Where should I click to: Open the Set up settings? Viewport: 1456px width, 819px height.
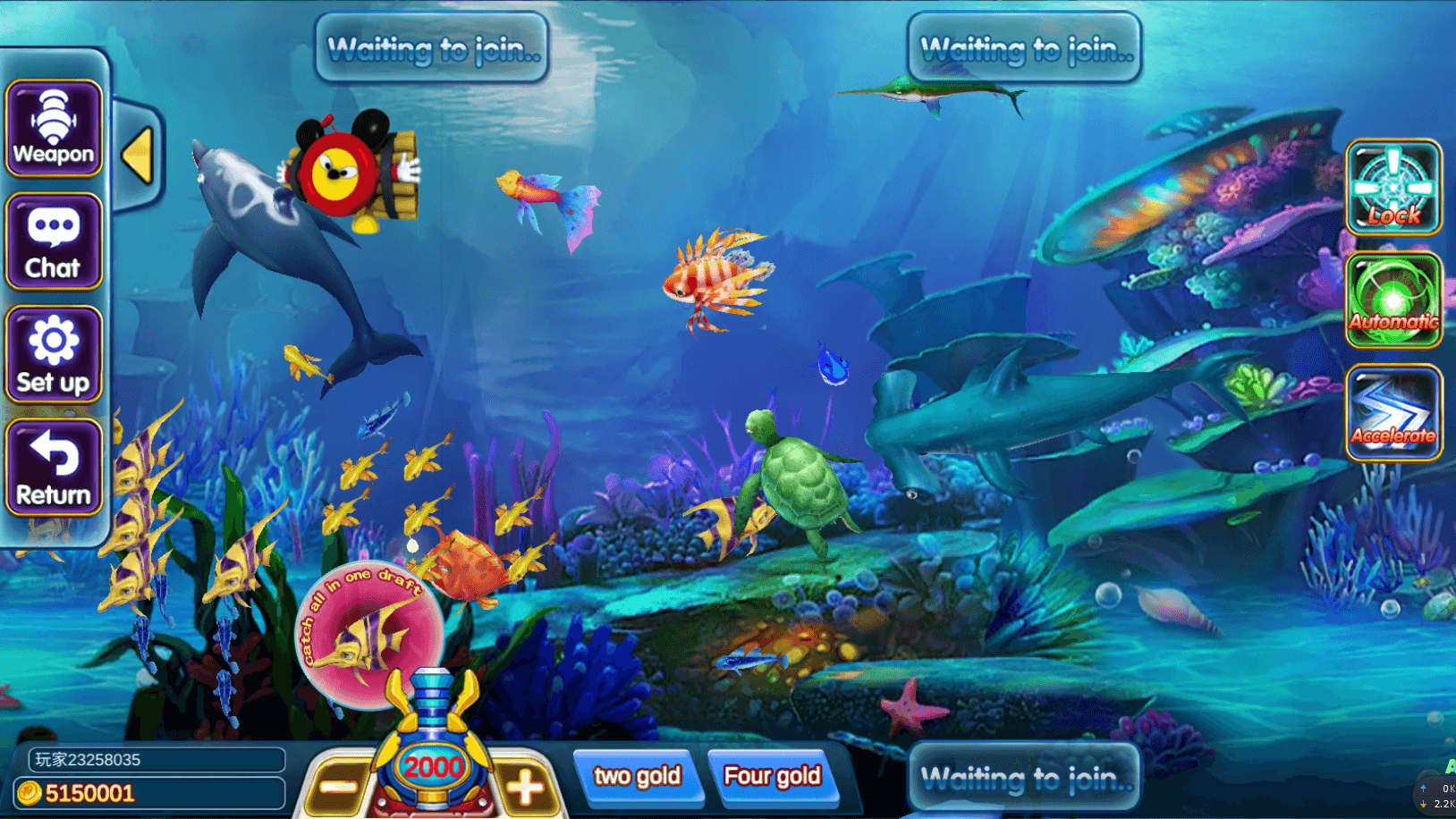tap(54, 355)
